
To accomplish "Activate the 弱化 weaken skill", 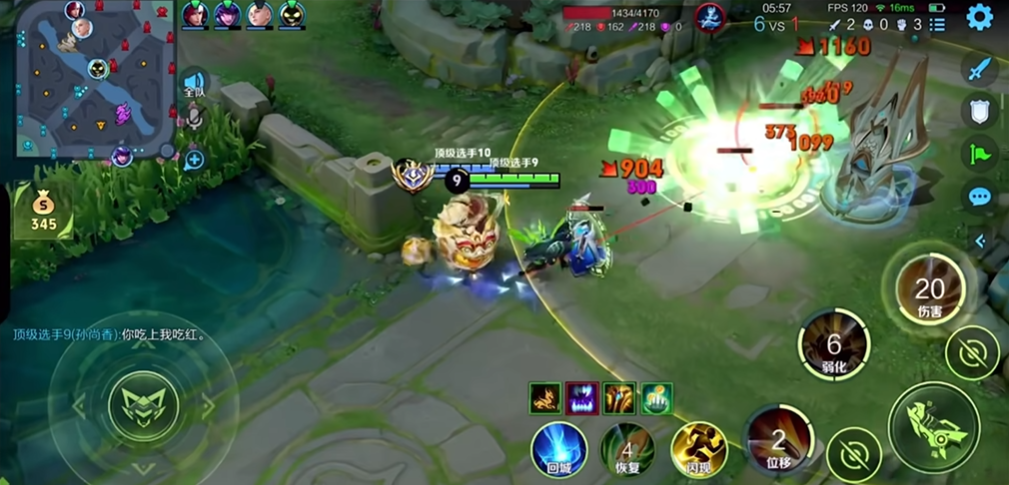I will pyautogui.click(x=833, y=344).
